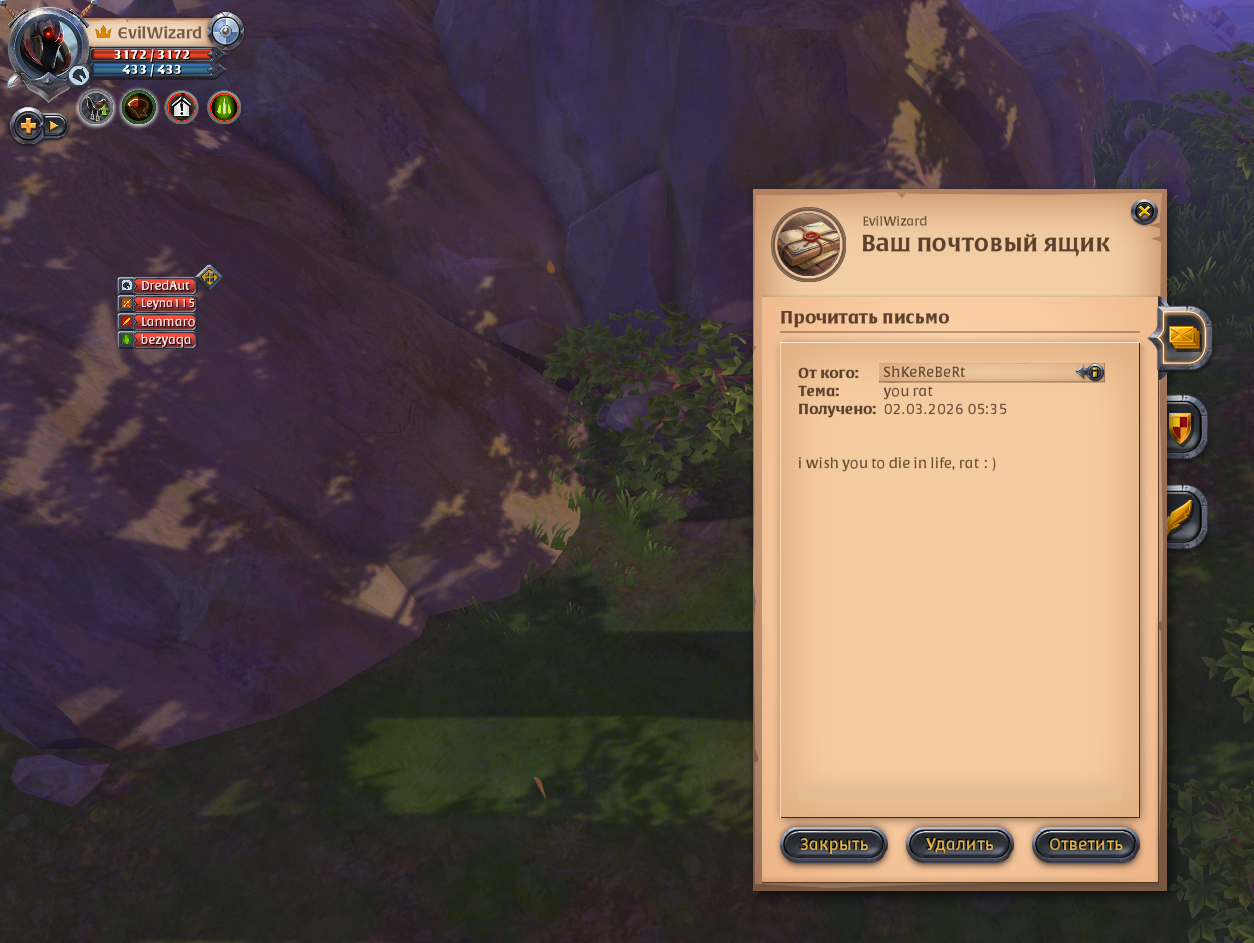The width and height of the screenshot is (1254, 943).
Task: Close the mailbox window with the X
Action: pyautogui.click(x=1144, y=211)
